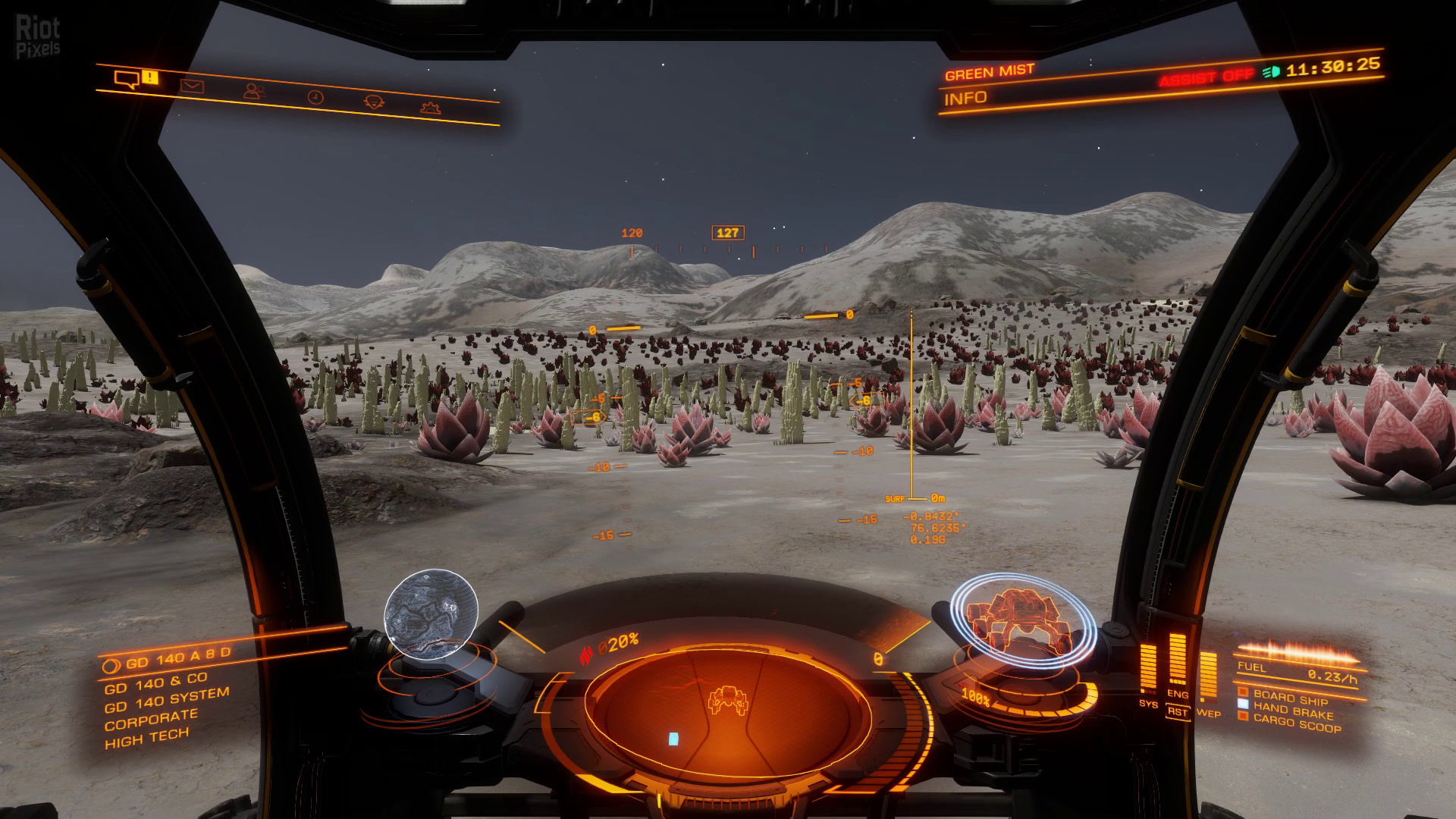This screenshot has height=819, width=1456.
Task: Divert power to WEP
Action: tap(1208, 714)
